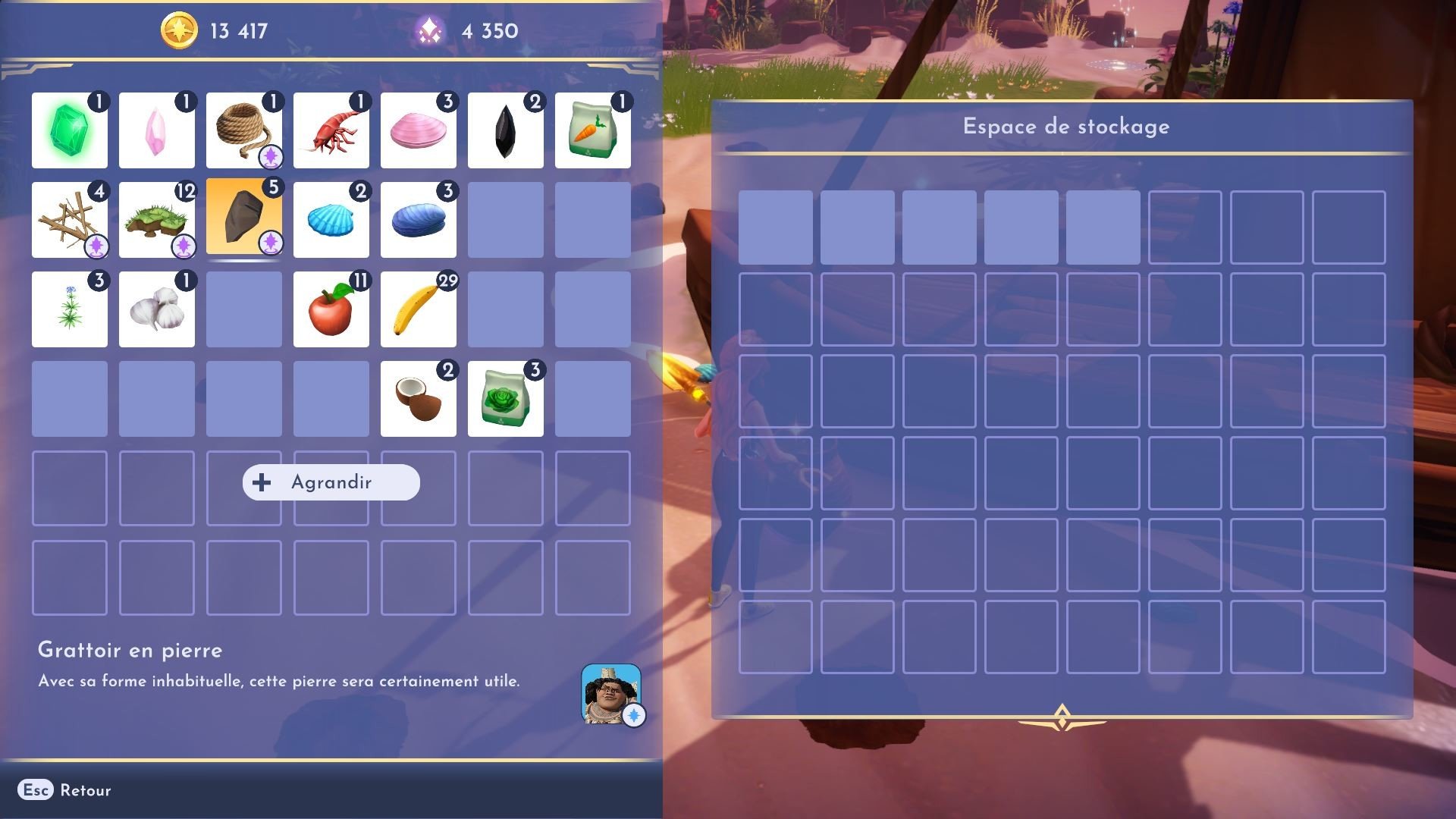The image size is (1456, 819).
Task: Select the stack of 29 bananas
Action: (418, 309)
